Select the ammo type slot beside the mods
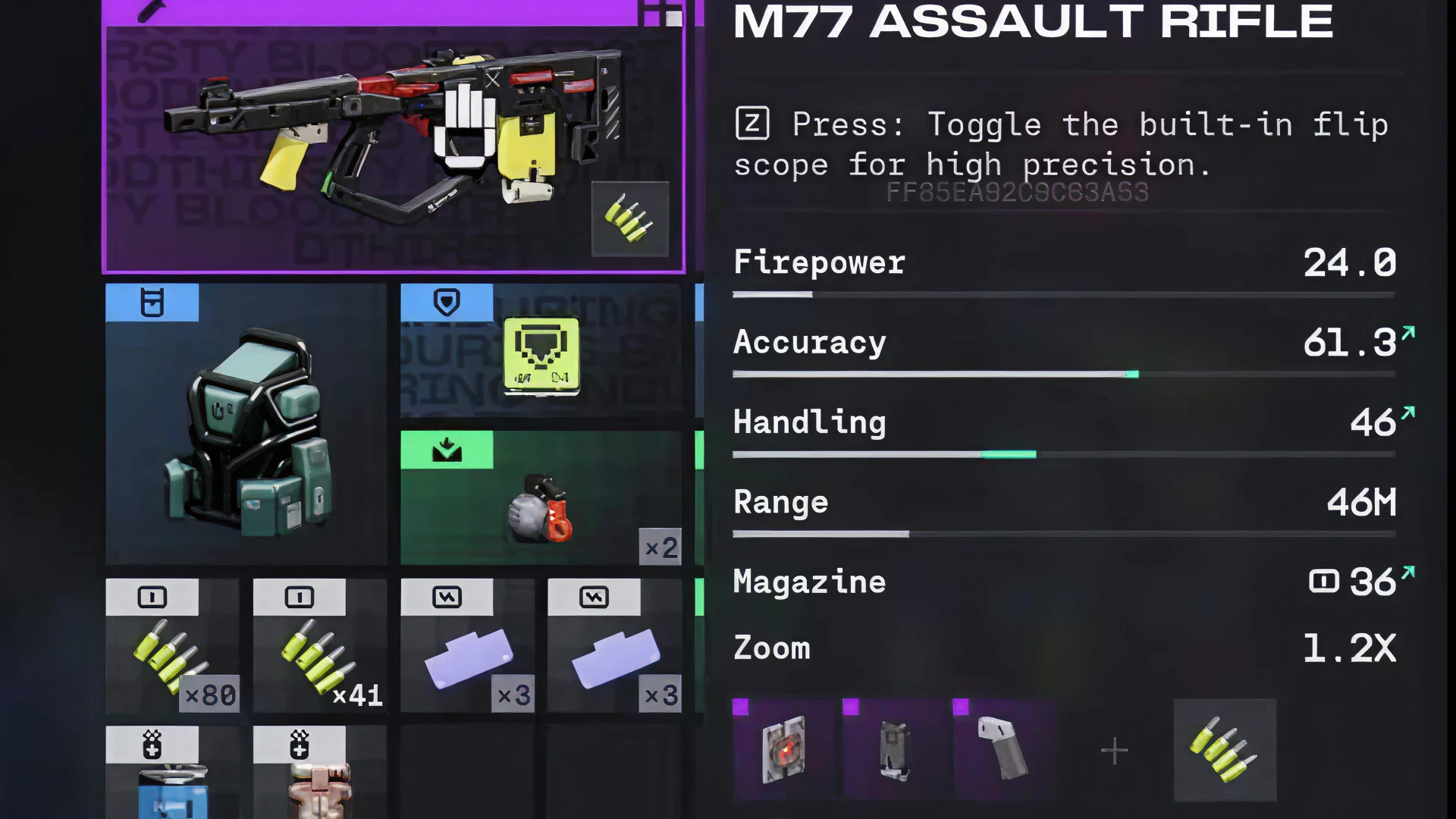This screenshot has width=1456, height=819. click(x=1224, y=749)
